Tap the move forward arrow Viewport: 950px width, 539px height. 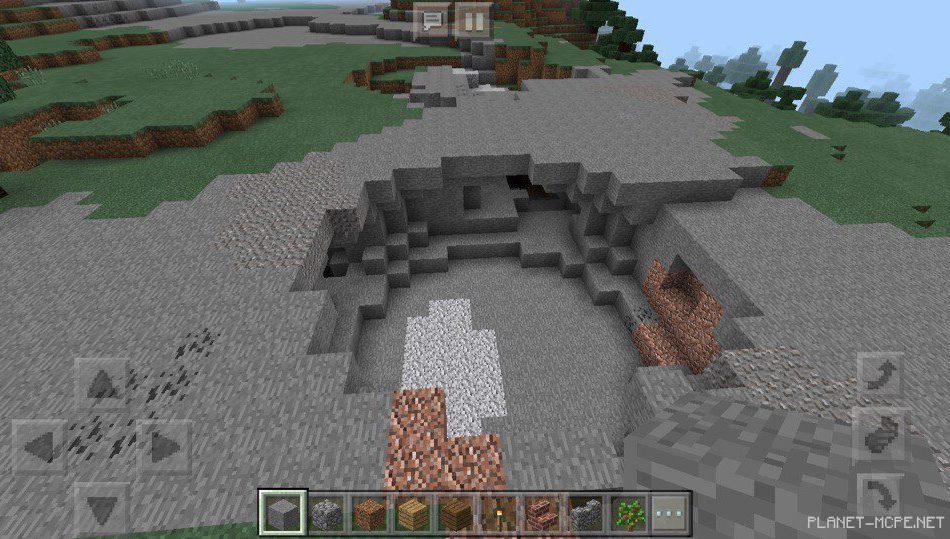tap(102, 385)
